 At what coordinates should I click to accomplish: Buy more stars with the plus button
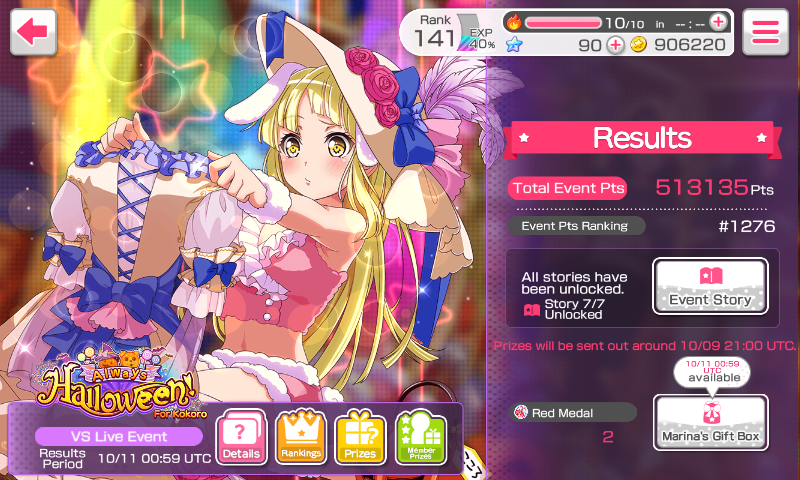pos(615,44)
